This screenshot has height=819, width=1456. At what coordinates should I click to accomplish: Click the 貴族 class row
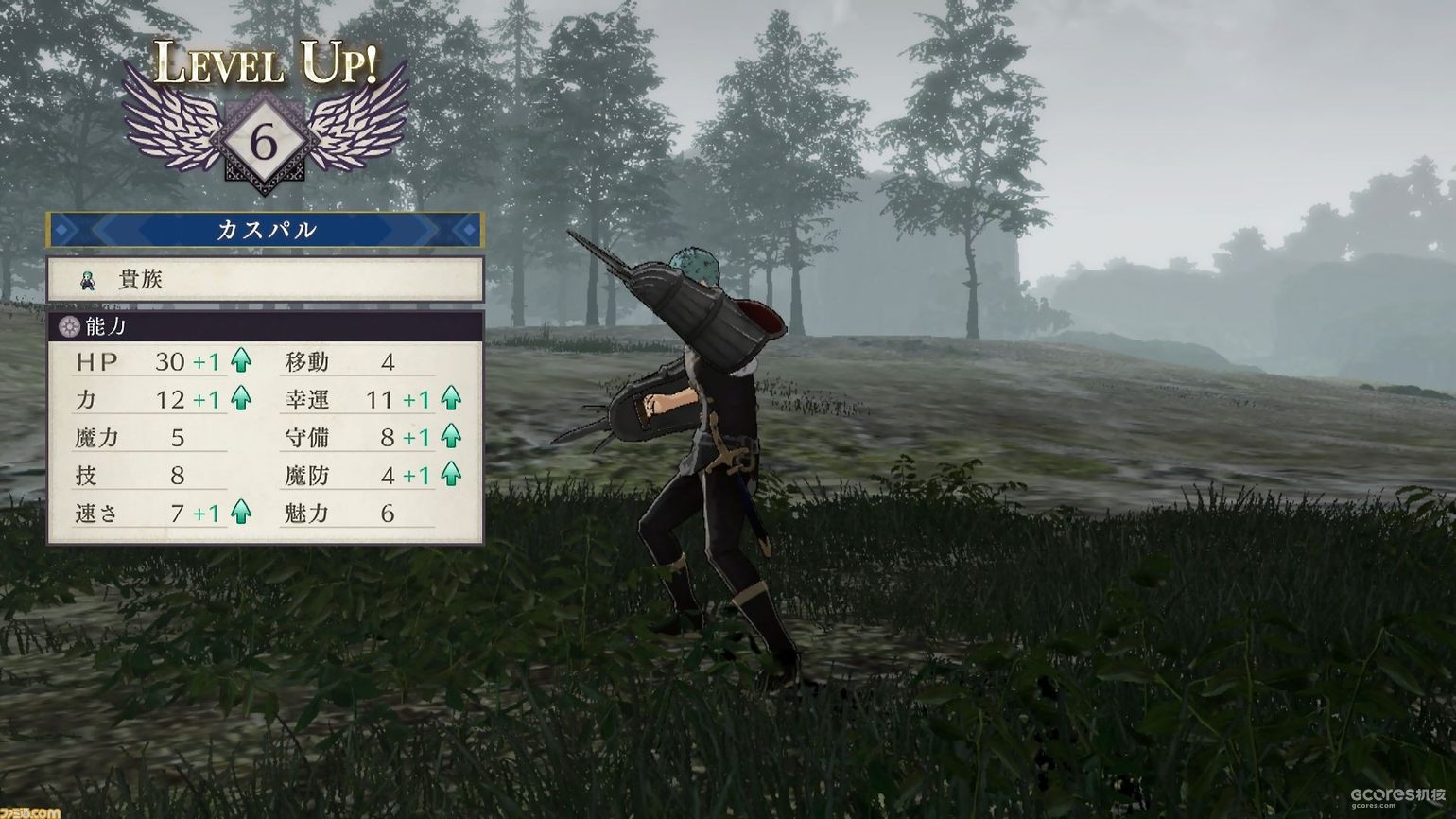point(265,280)
